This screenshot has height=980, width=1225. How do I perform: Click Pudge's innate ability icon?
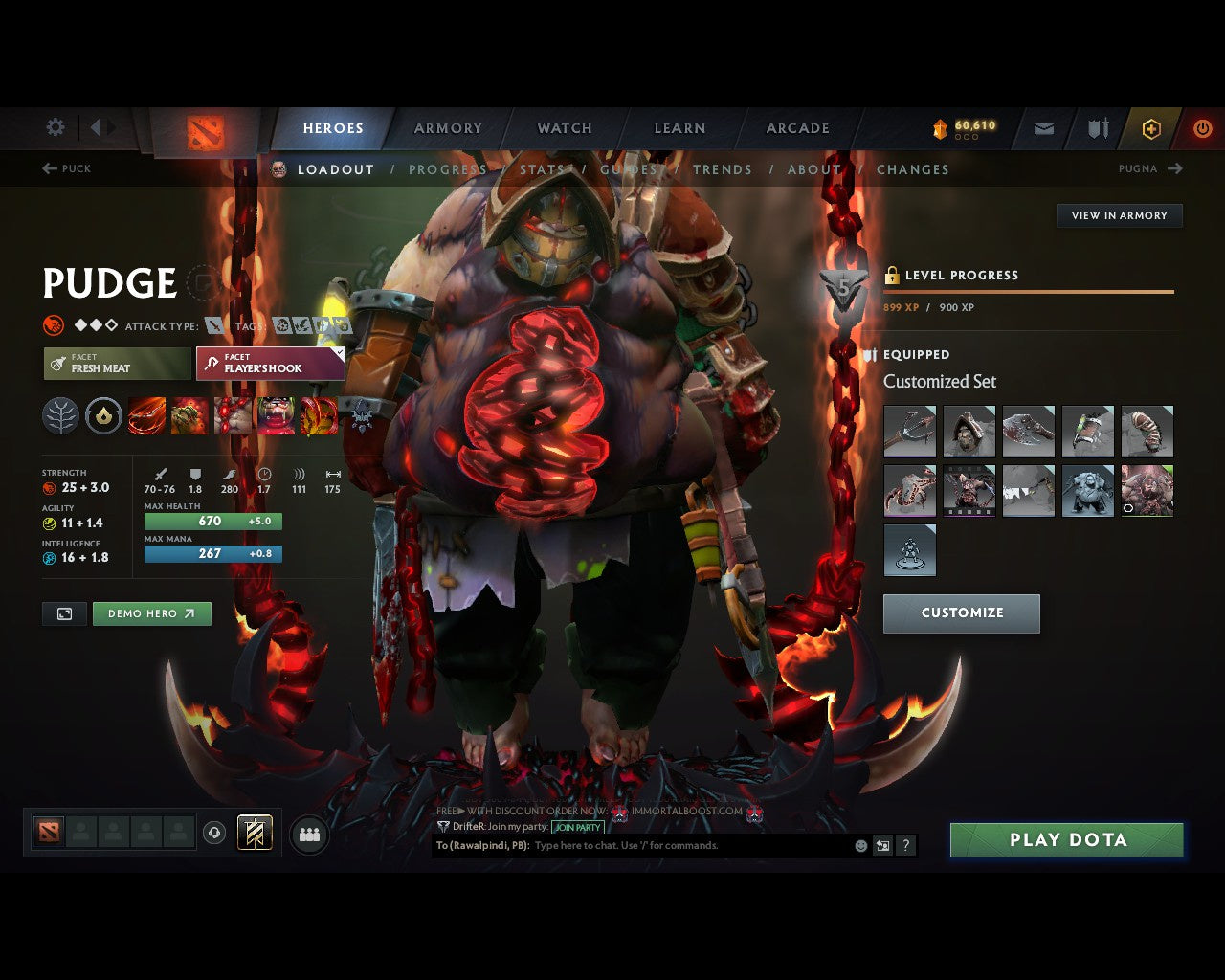click(x=103, y=415)
